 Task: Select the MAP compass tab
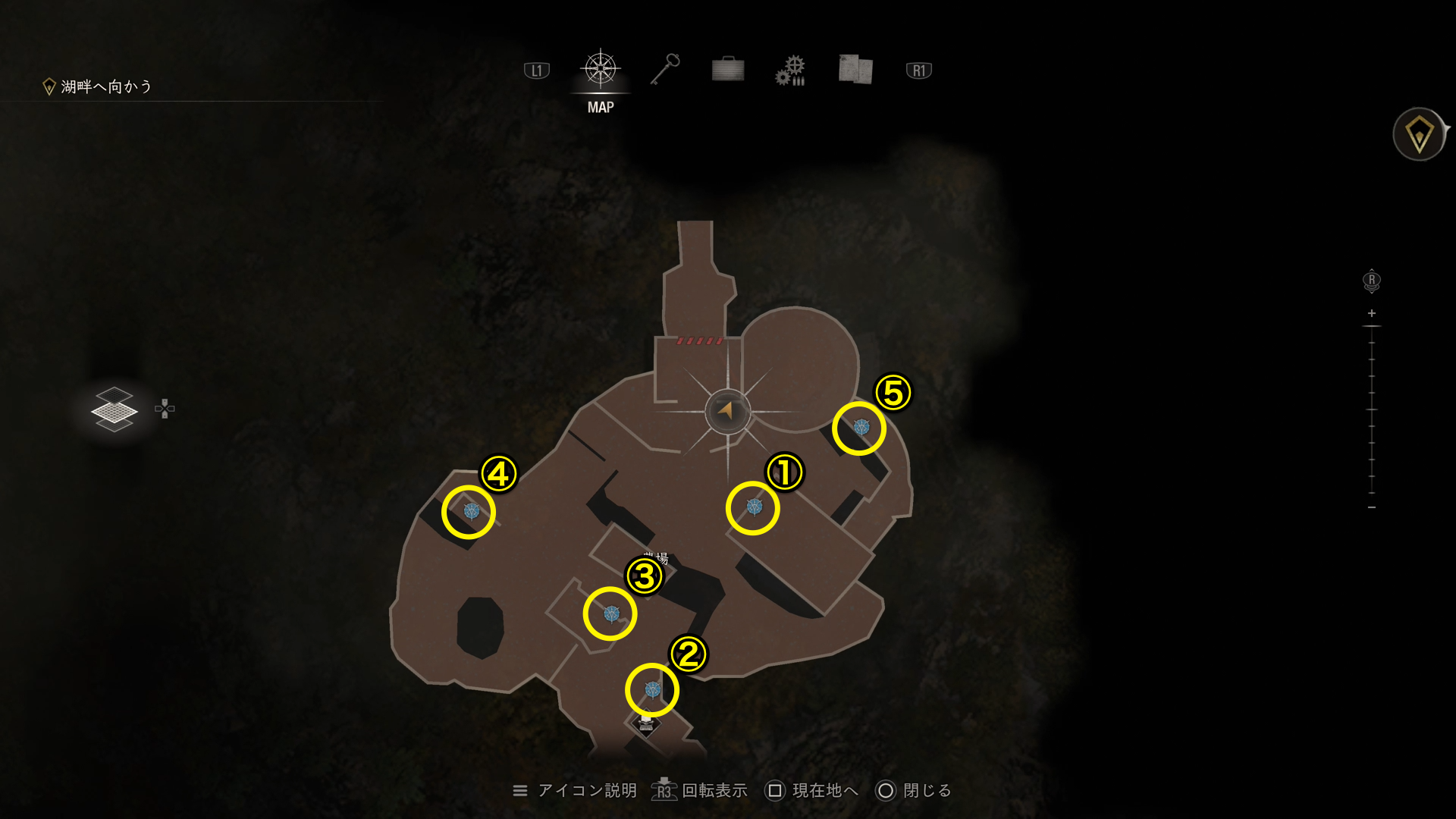coord(601,71)
